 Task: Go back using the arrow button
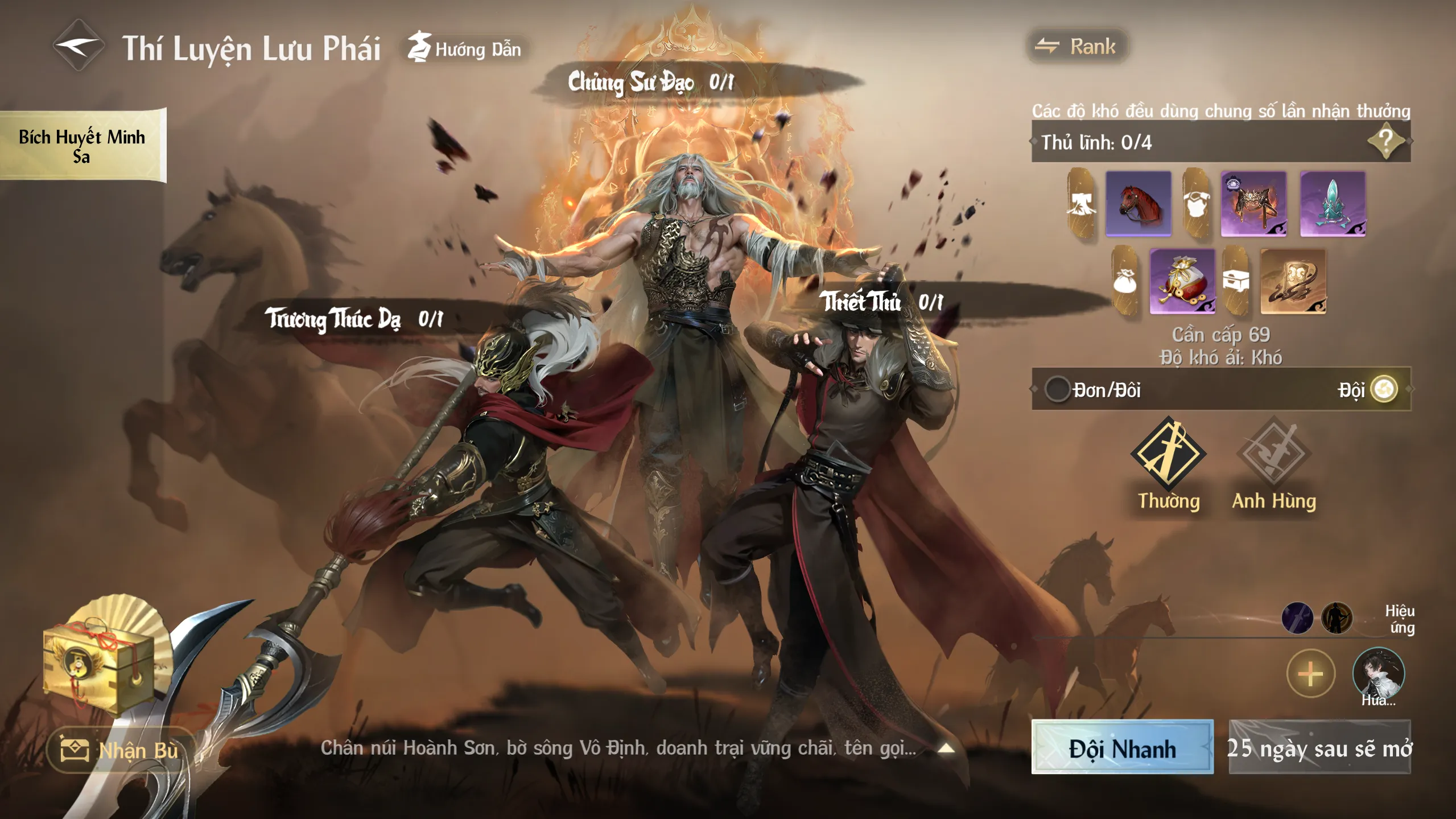pos(78,46)
